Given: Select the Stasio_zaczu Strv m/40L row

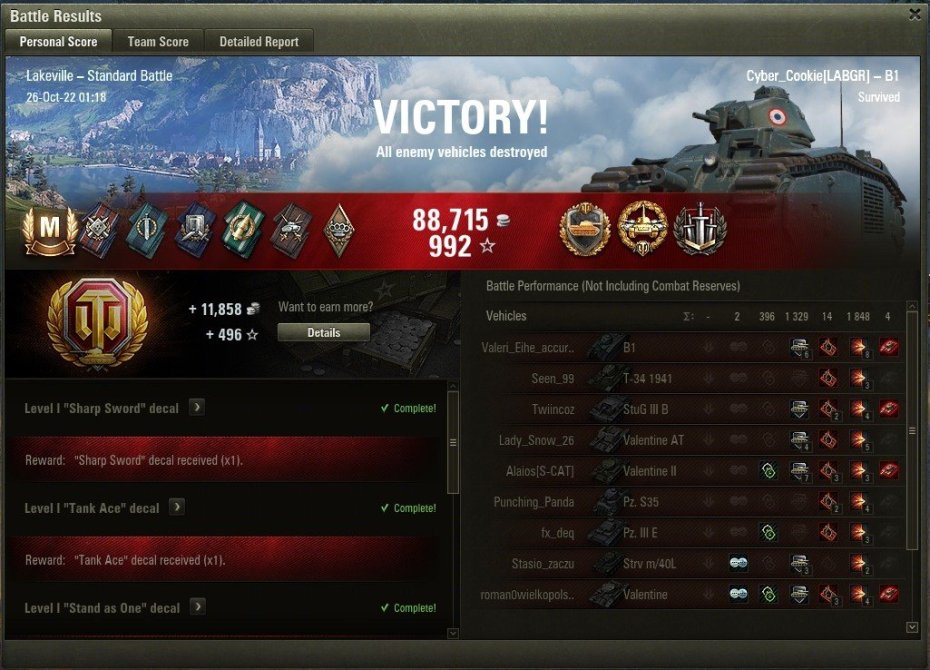Looking at the screenshot, I should (690, 564).
